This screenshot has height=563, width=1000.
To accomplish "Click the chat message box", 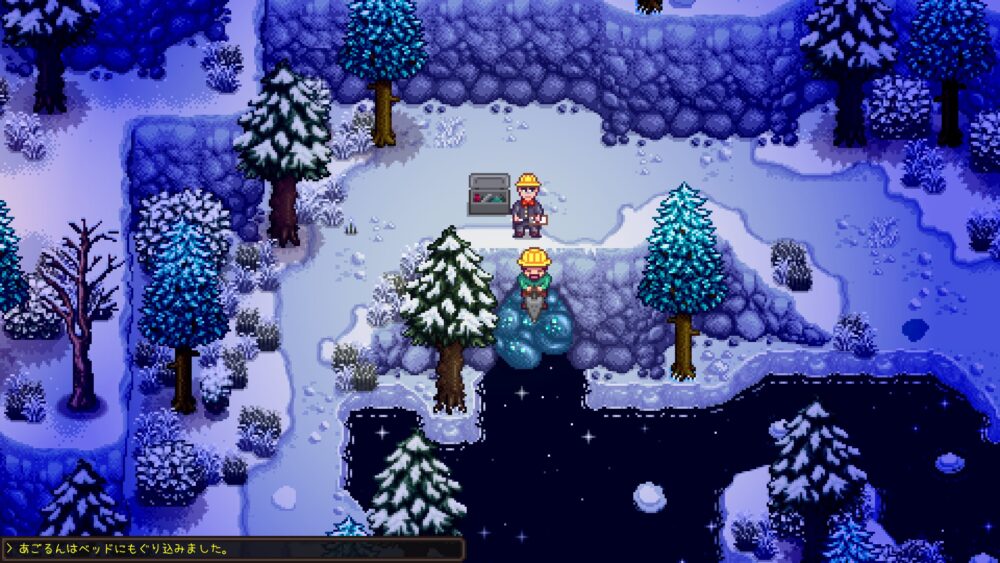I will pyautogui.click(x=233, y=549).
